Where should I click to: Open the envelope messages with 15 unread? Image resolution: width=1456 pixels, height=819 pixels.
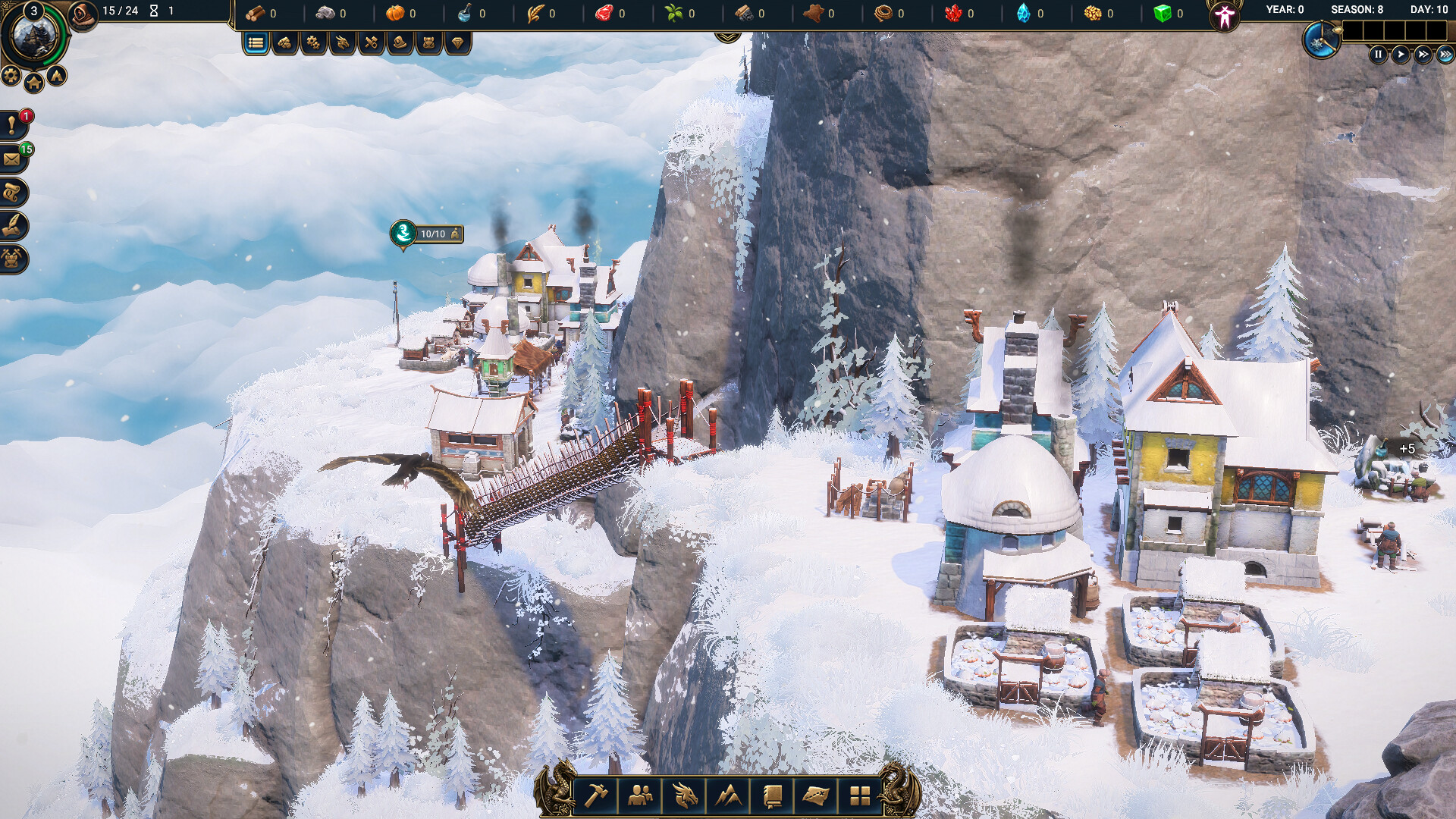pos(13,159)
